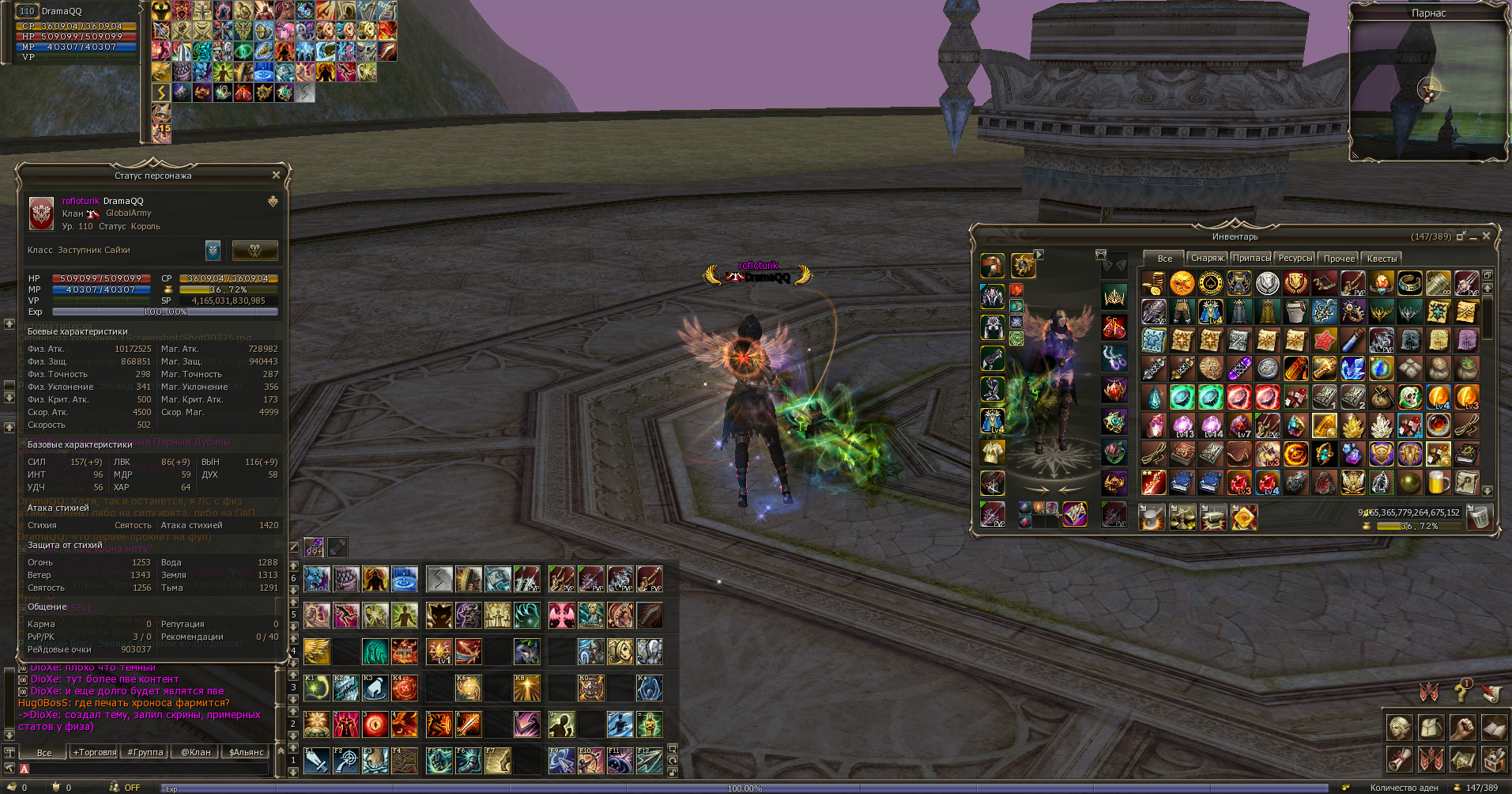Select the #Группа chat tab

tap(145, 752)
